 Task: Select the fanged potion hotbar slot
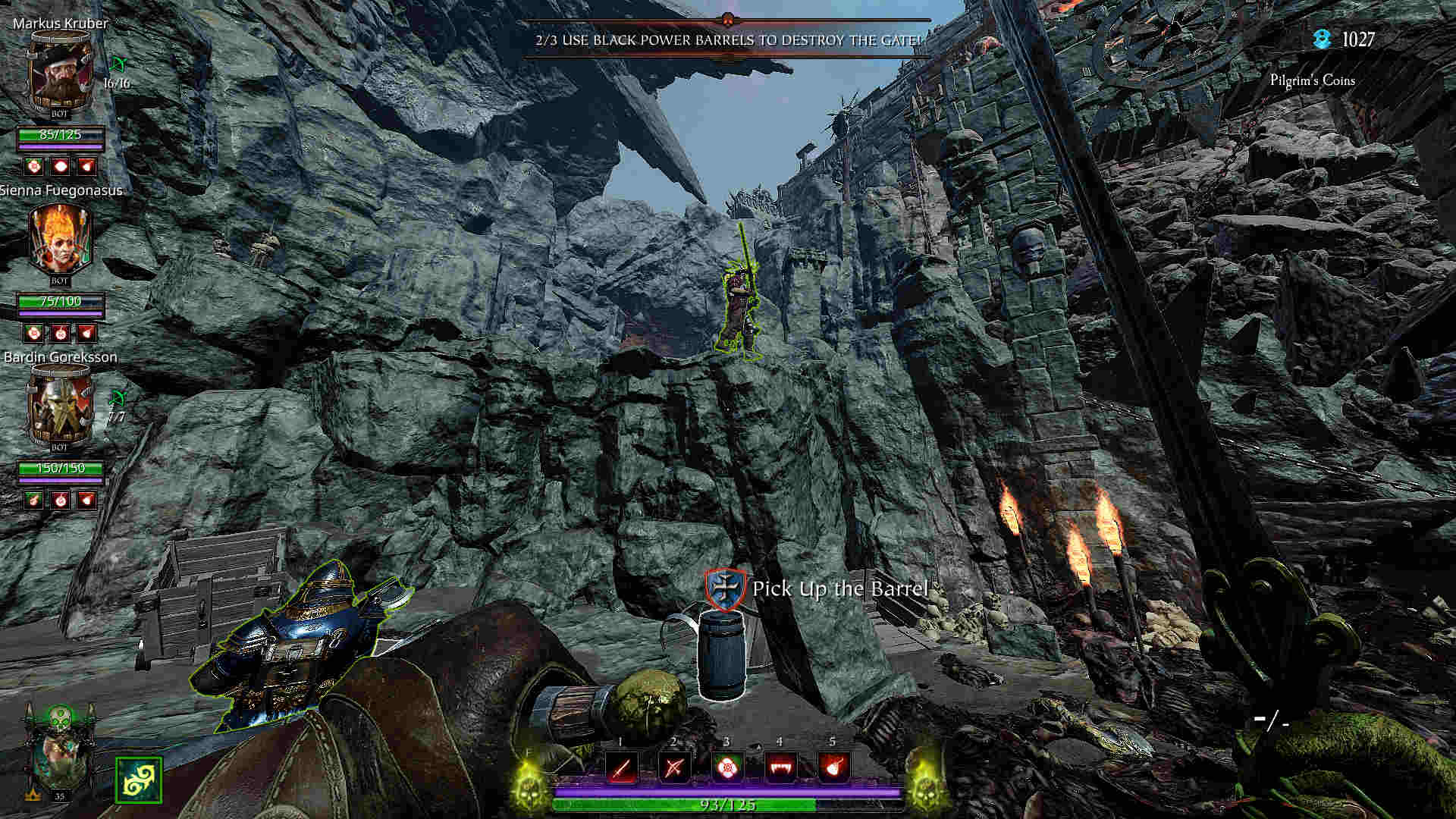780,767
